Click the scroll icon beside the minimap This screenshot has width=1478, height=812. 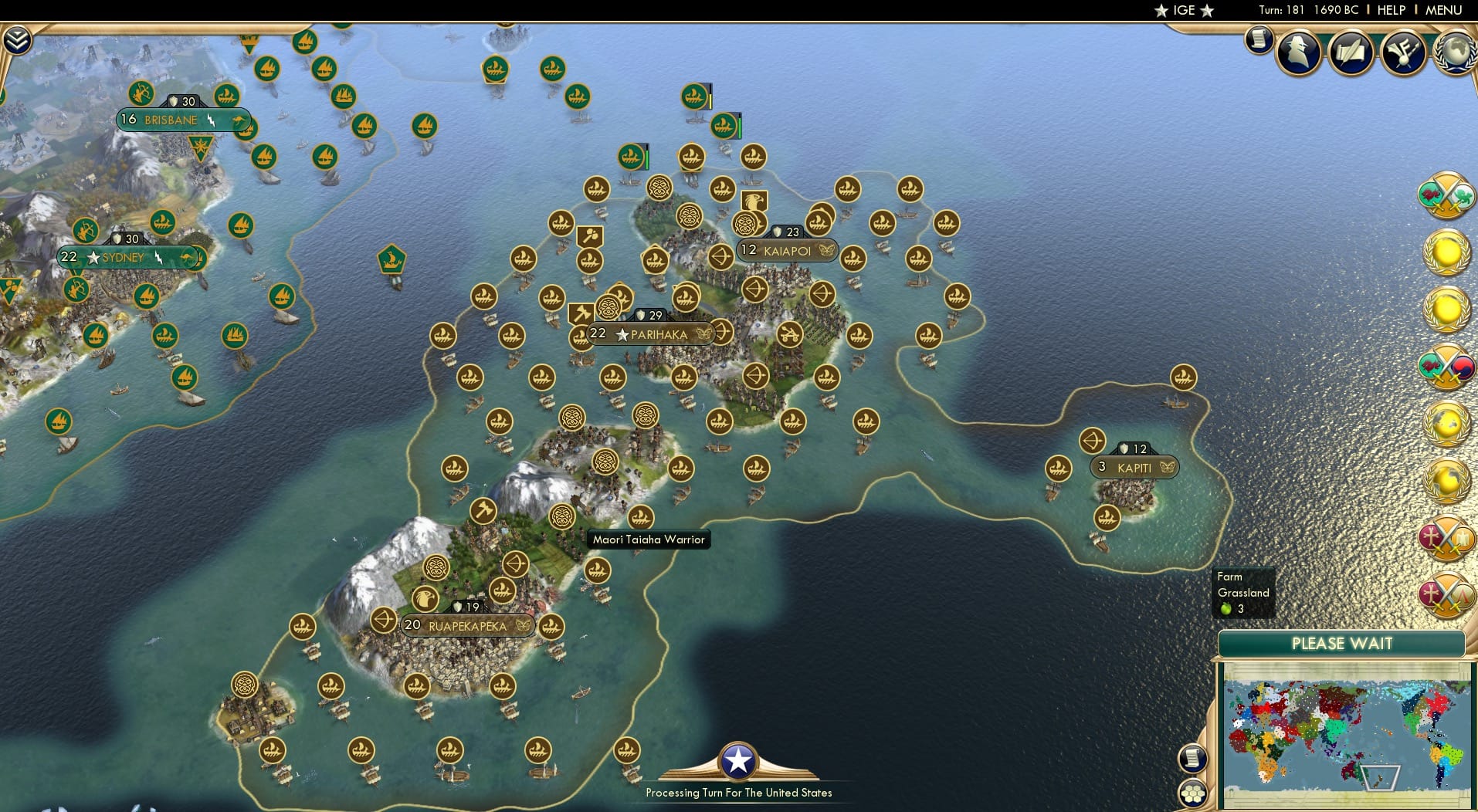[1192, 759]
